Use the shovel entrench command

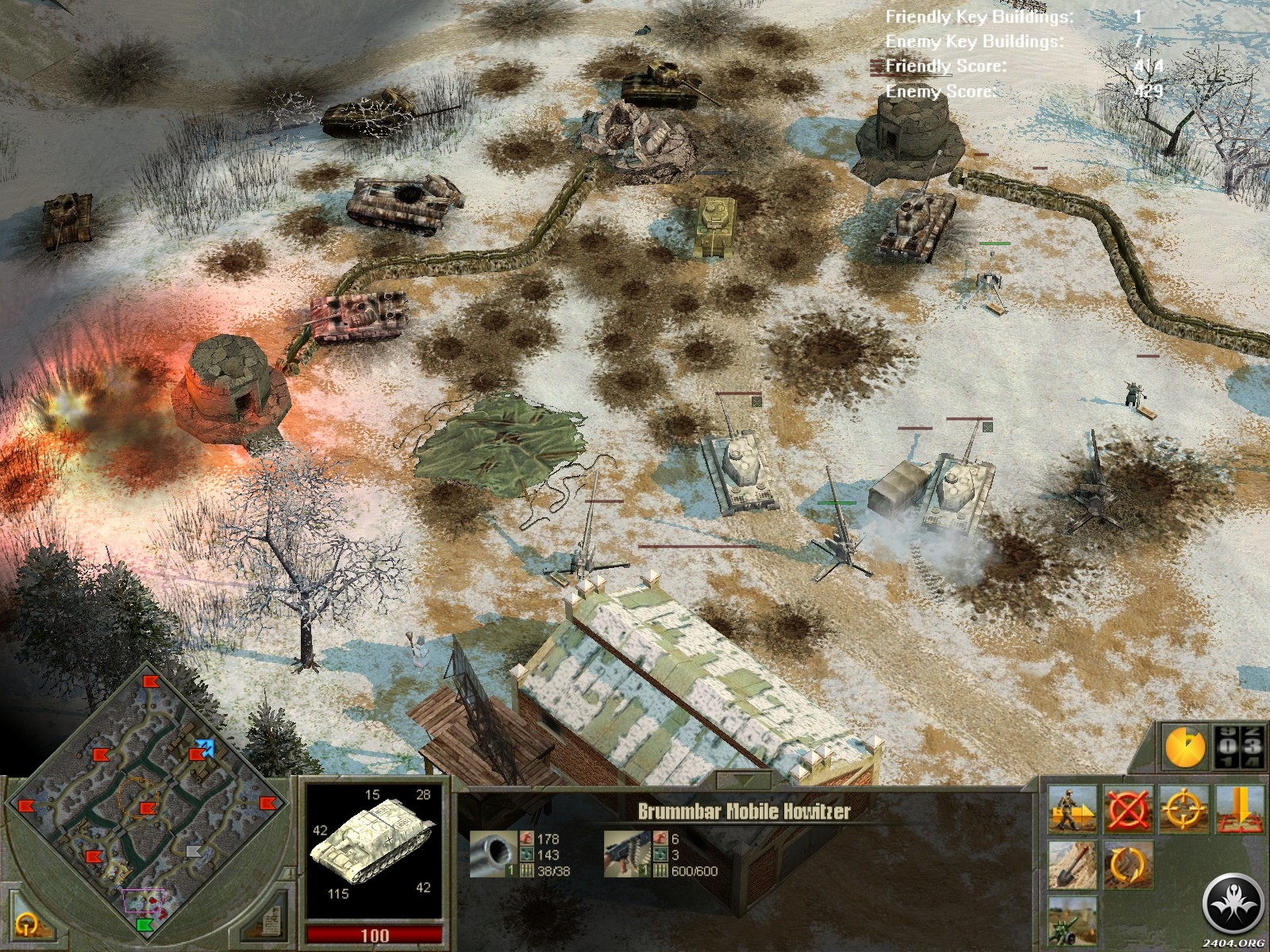coord(1072,865)
